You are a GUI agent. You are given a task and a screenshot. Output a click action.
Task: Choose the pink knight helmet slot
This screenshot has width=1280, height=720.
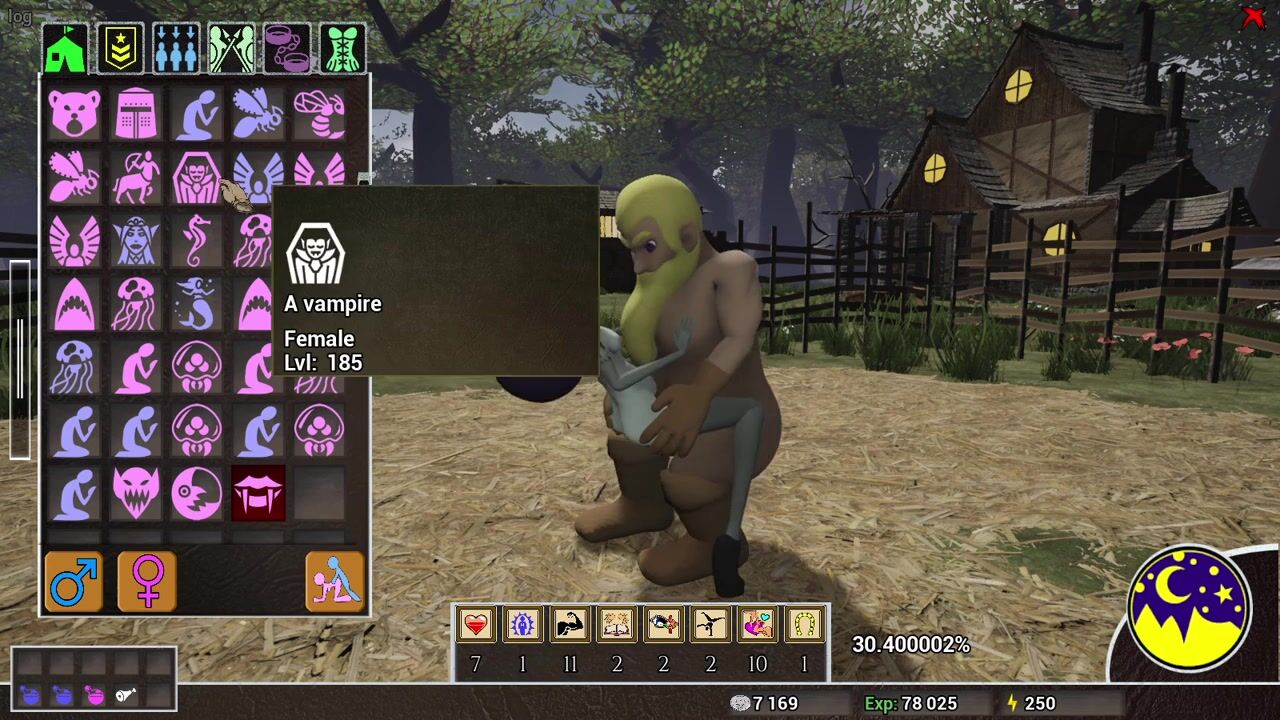(136, 113)
